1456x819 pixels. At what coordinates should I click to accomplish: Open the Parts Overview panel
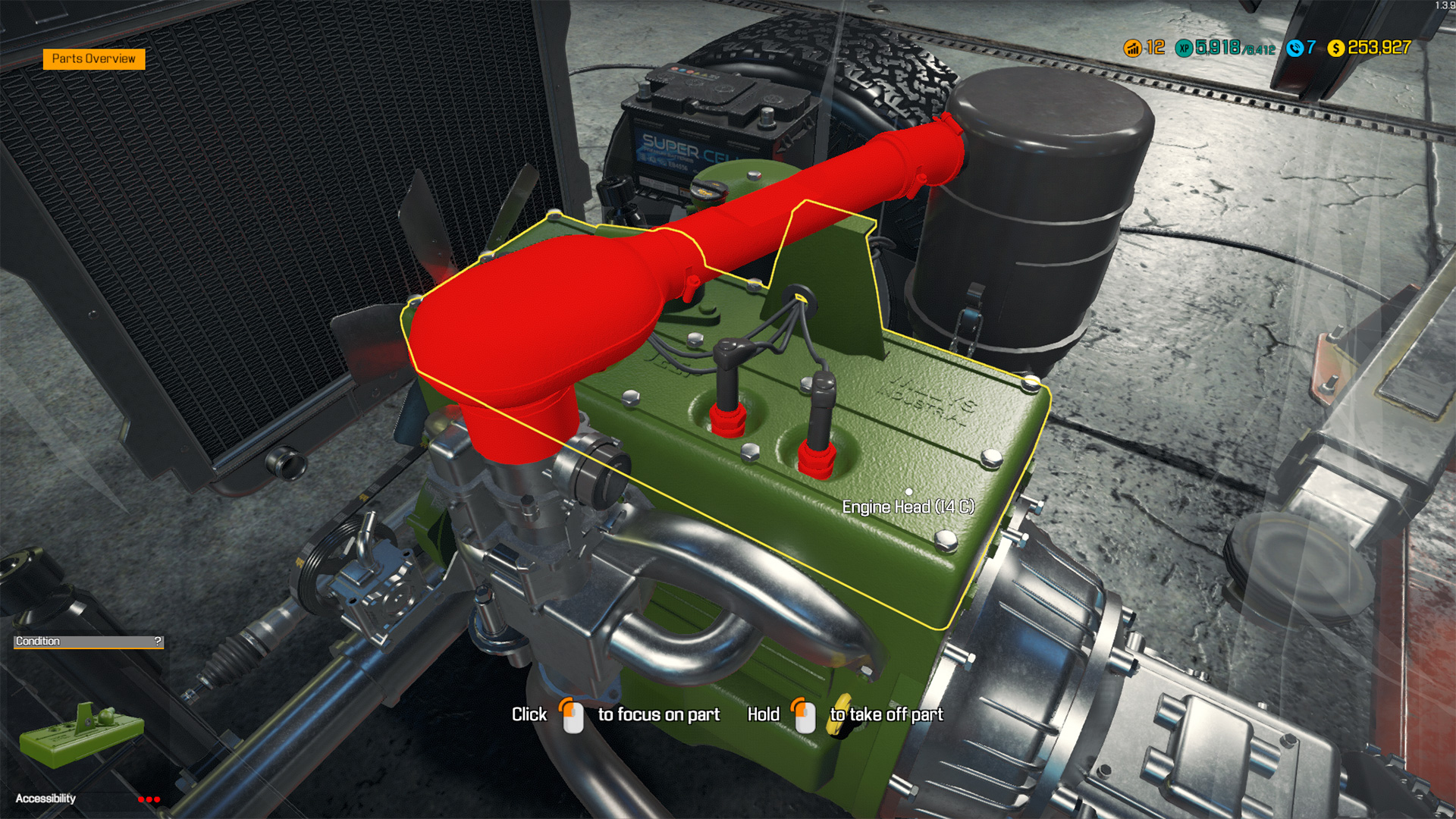coord(96,58)
